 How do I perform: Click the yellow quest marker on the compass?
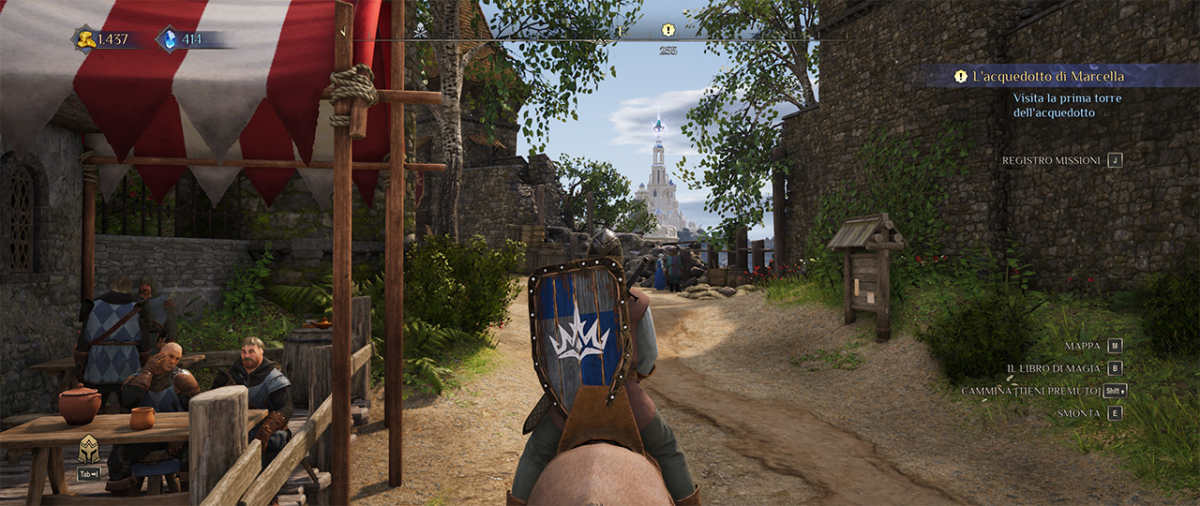[668, 30]
